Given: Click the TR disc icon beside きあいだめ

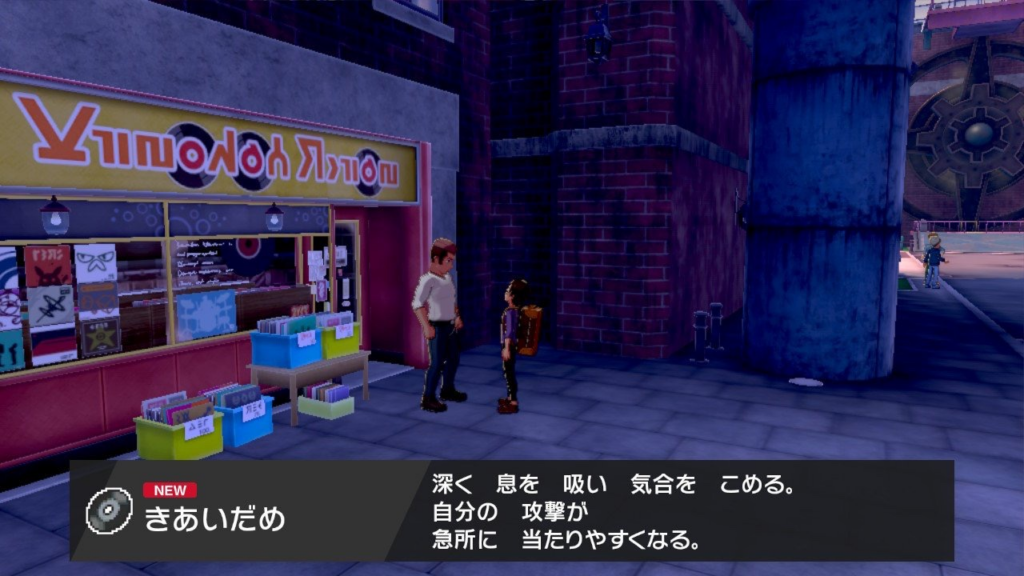Looking at the screenshot, I should coord(109,510).
